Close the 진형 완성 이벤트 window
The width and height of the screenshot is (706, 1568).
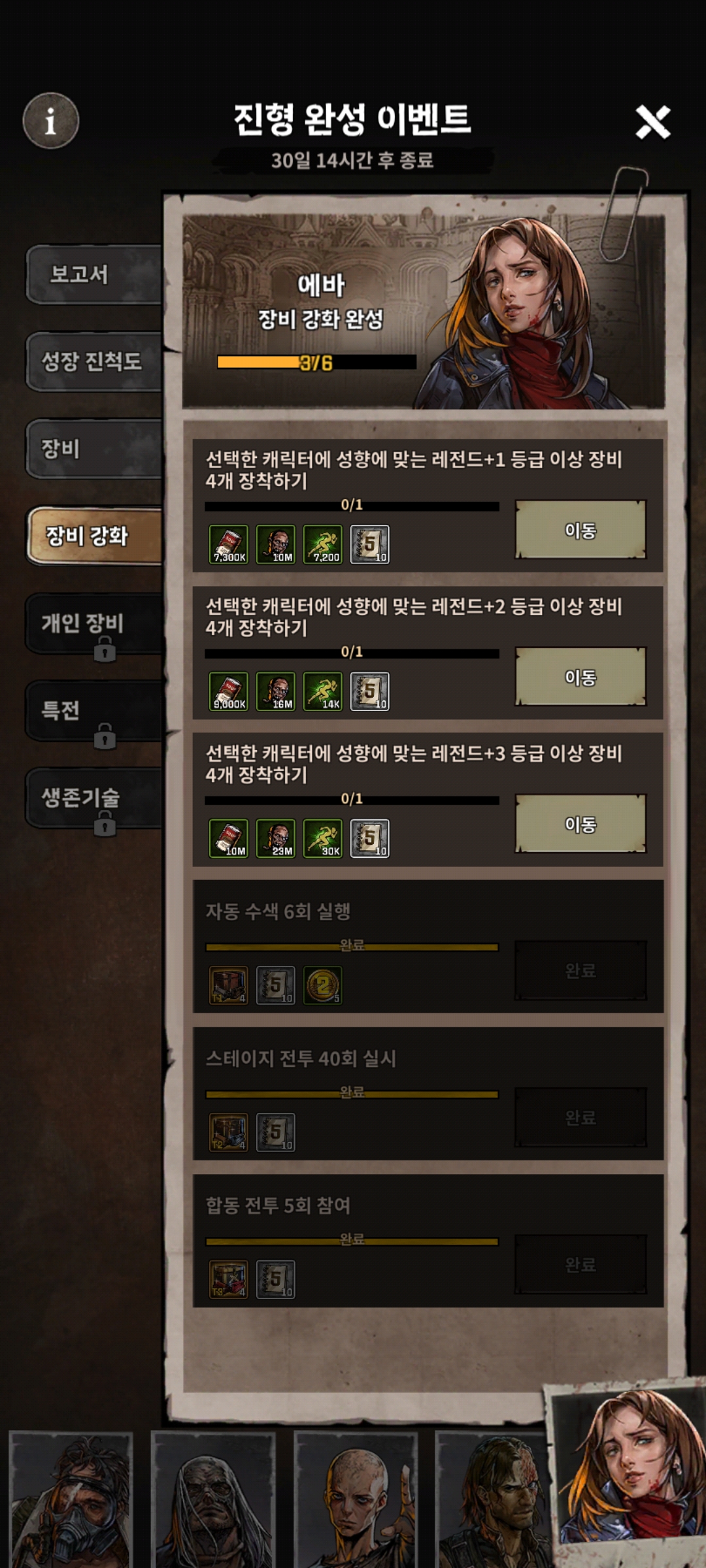(652, 122)
